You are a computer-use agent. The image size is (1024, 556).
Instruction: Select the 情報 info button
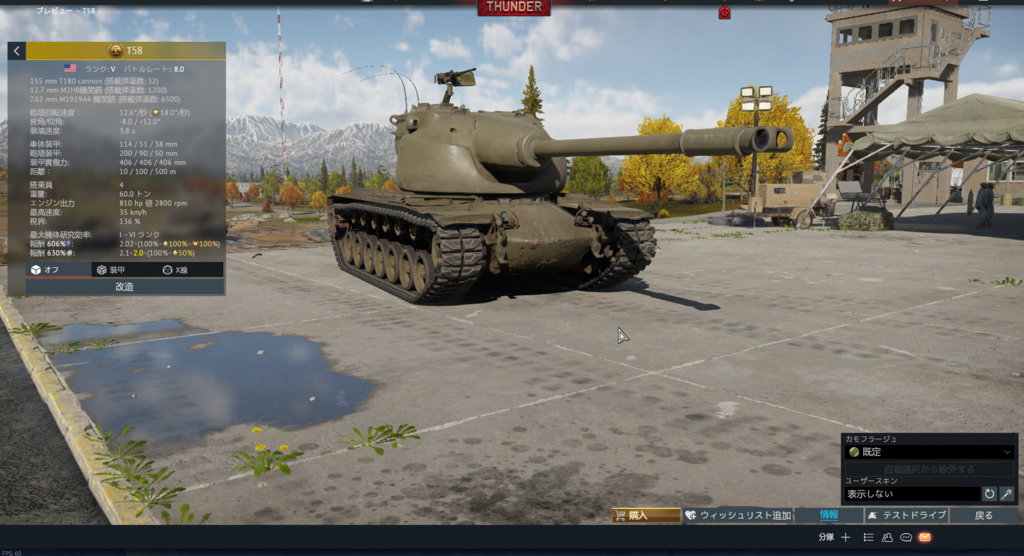[829, 516]
